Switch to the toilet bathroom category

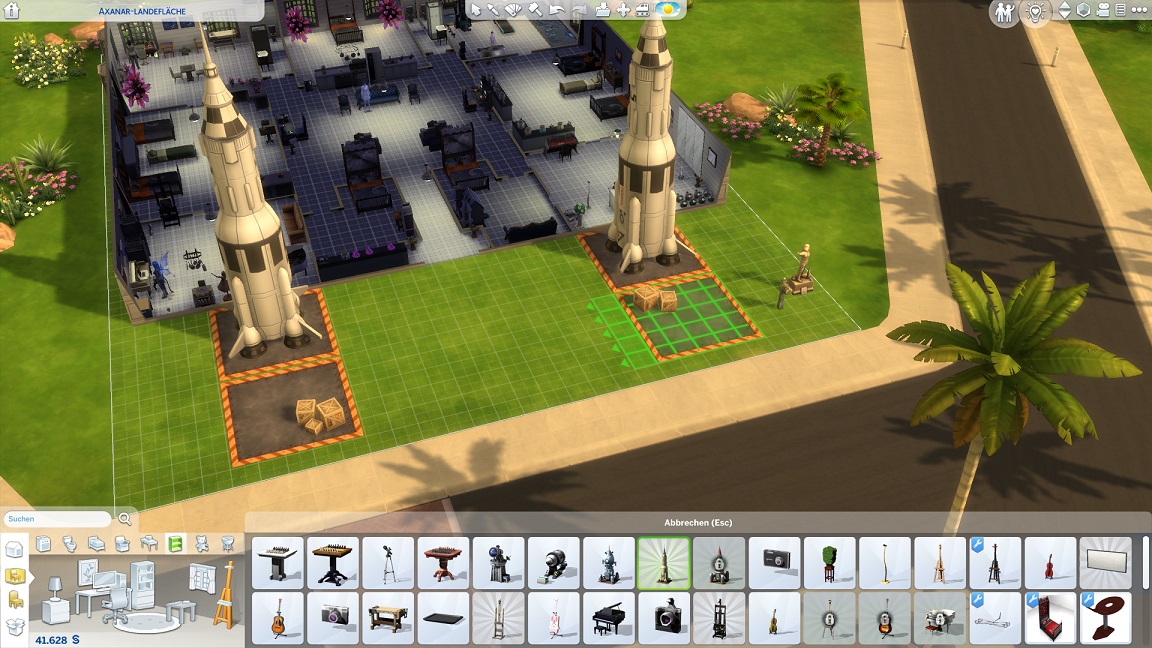pos(70,544)
